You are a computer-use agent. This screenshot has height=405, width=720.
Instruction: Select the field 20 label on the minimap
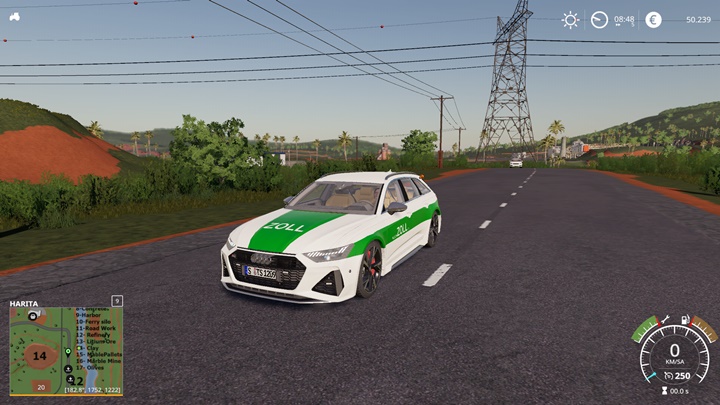click(41, 386)
